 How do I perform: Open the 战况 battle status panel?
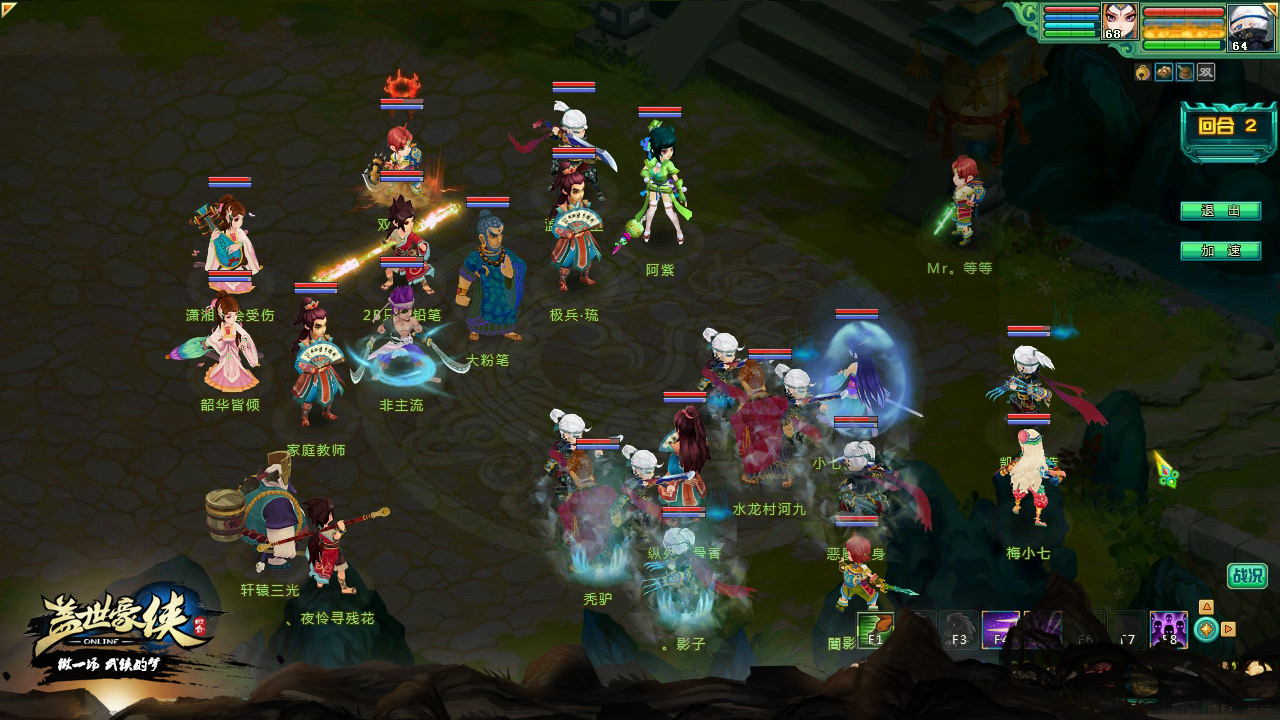point(1247,576)
